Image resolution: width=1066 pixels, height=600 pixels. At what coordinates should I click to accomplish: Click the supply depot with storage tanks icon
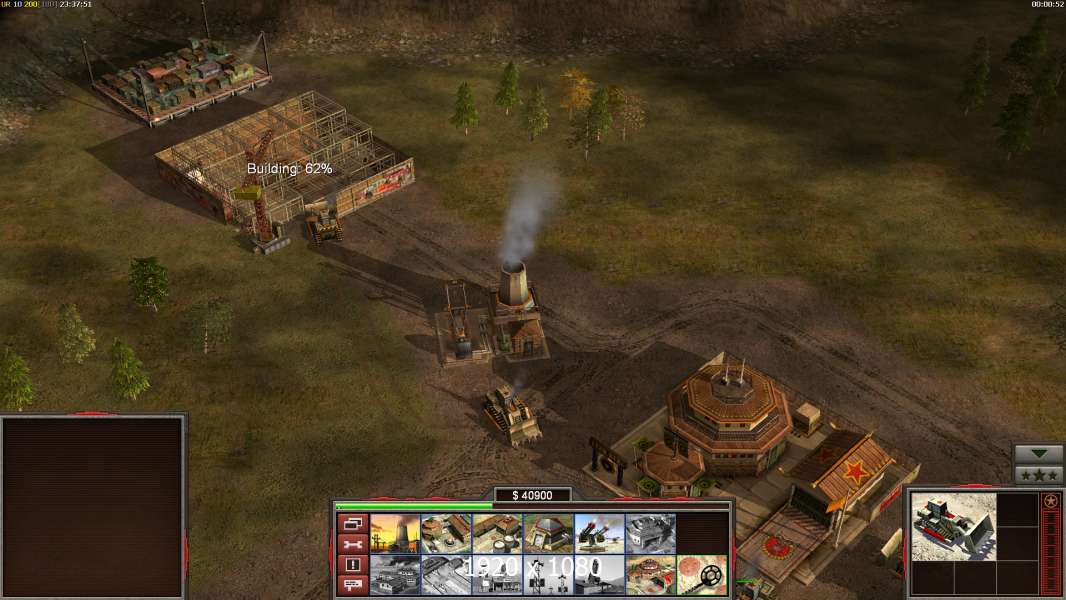pos(497,534)
